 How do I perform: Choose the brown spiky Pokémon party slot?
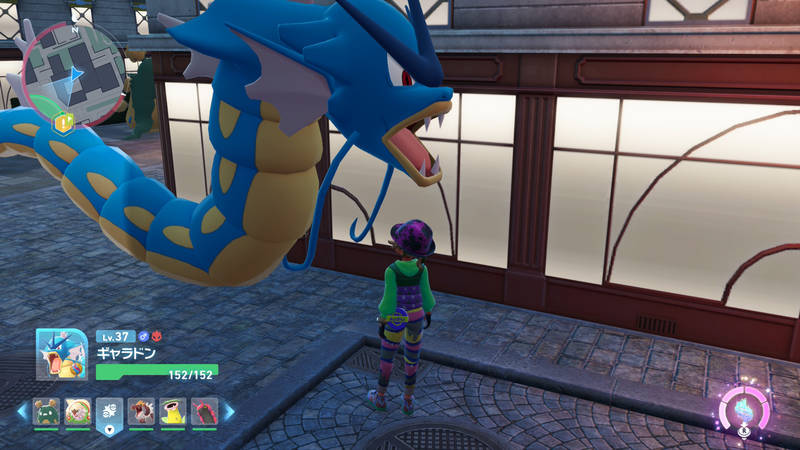click(x=141, y=412)
